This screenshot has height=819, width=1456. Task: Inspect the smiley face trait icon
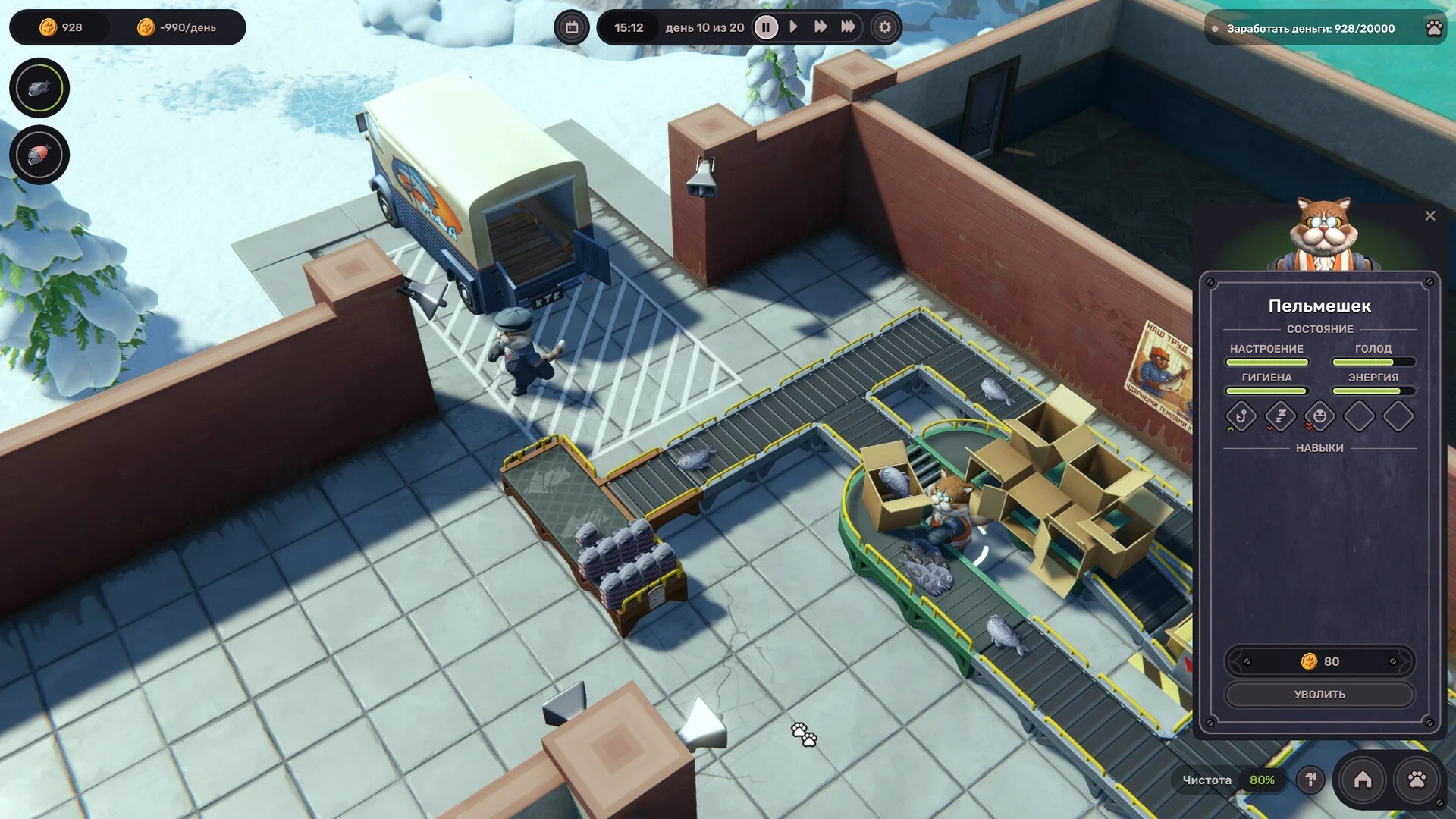pos(1319,416)
